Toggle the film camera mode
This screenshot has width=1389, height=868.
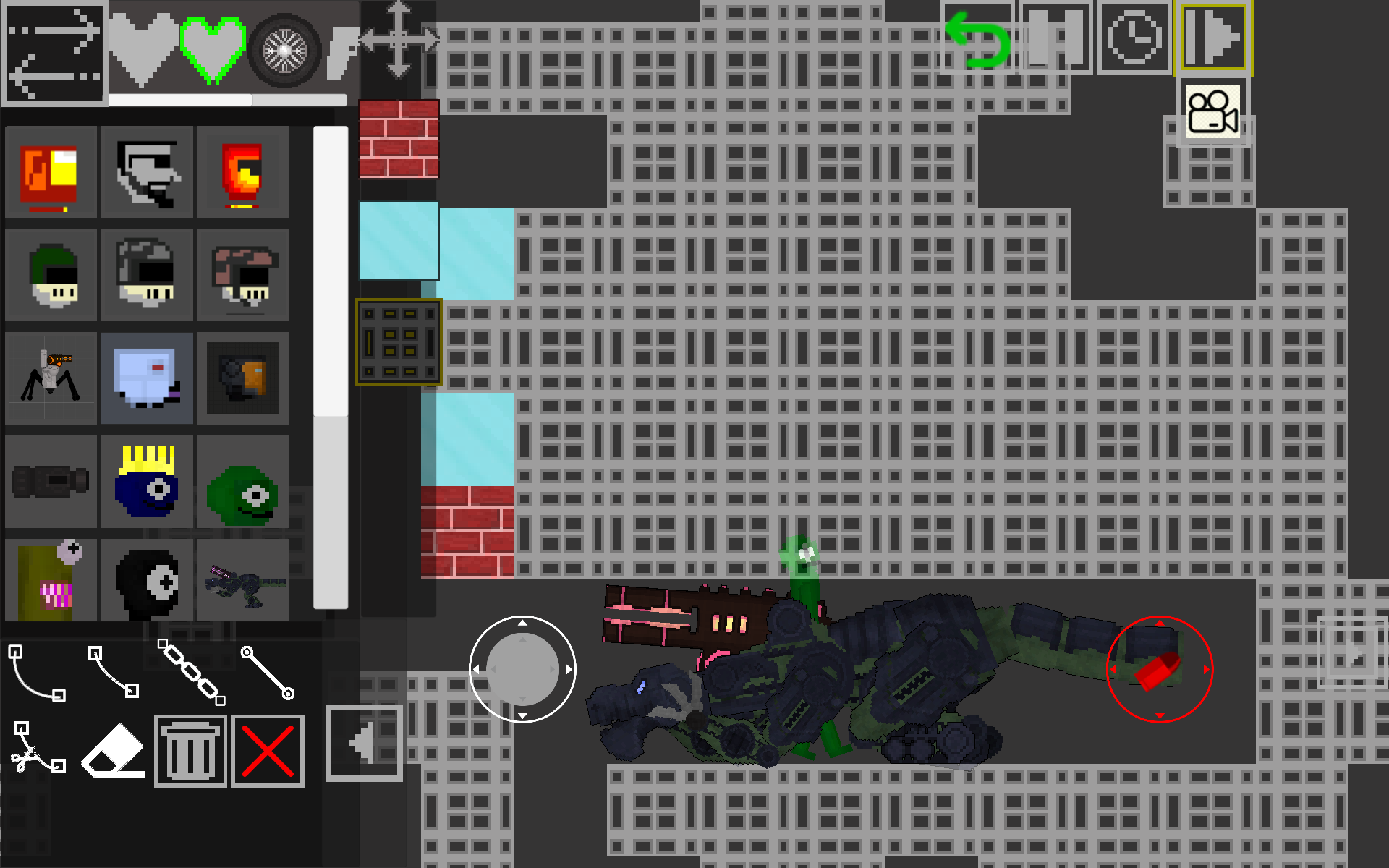[x=1213, y=112]
